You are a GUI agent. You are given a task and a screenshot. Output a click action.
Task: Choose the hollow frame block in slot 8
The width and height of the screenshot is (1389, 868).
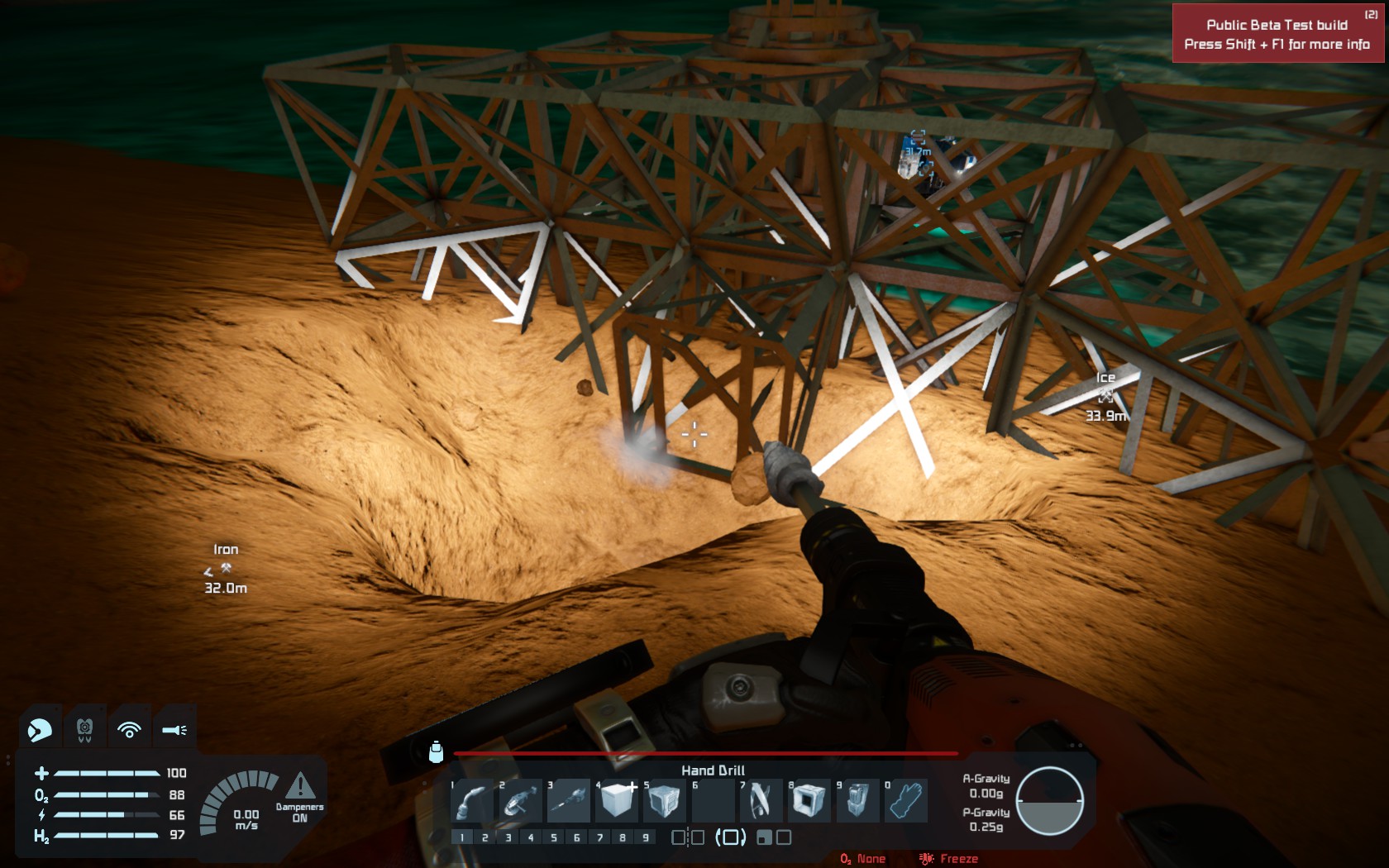809,800
